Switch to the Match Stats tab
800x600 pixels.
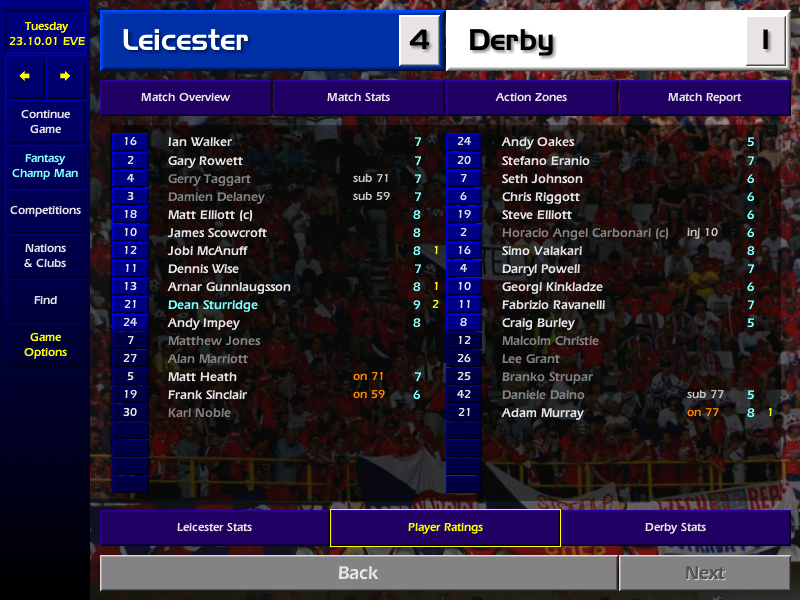(x=358, y=97)
